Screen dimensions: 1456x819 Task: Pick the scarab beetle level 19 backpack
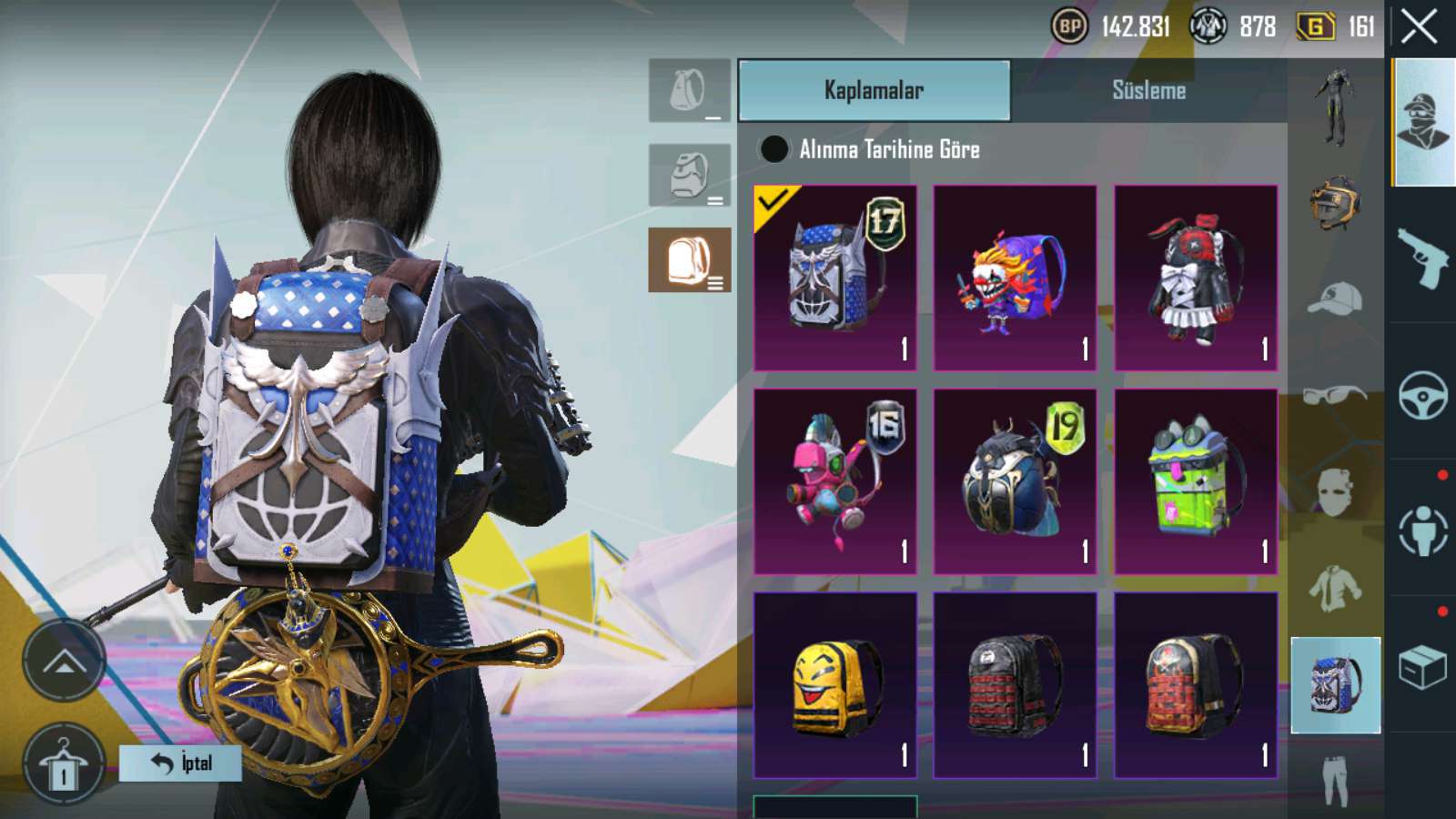[1015, 481]
